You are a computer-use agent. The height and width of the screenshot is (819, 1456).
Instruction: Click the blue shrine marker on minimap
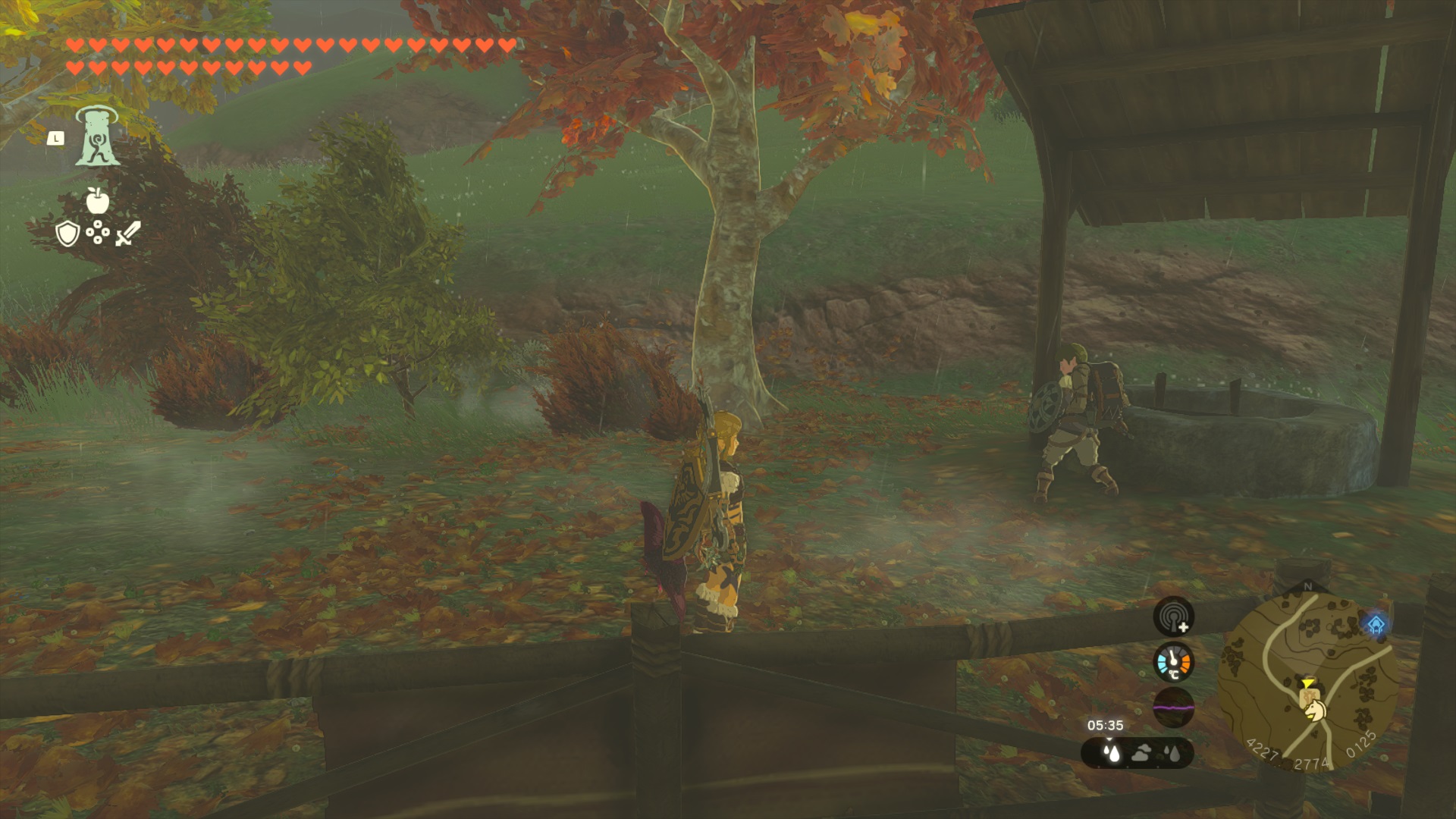coord(1376,626)
